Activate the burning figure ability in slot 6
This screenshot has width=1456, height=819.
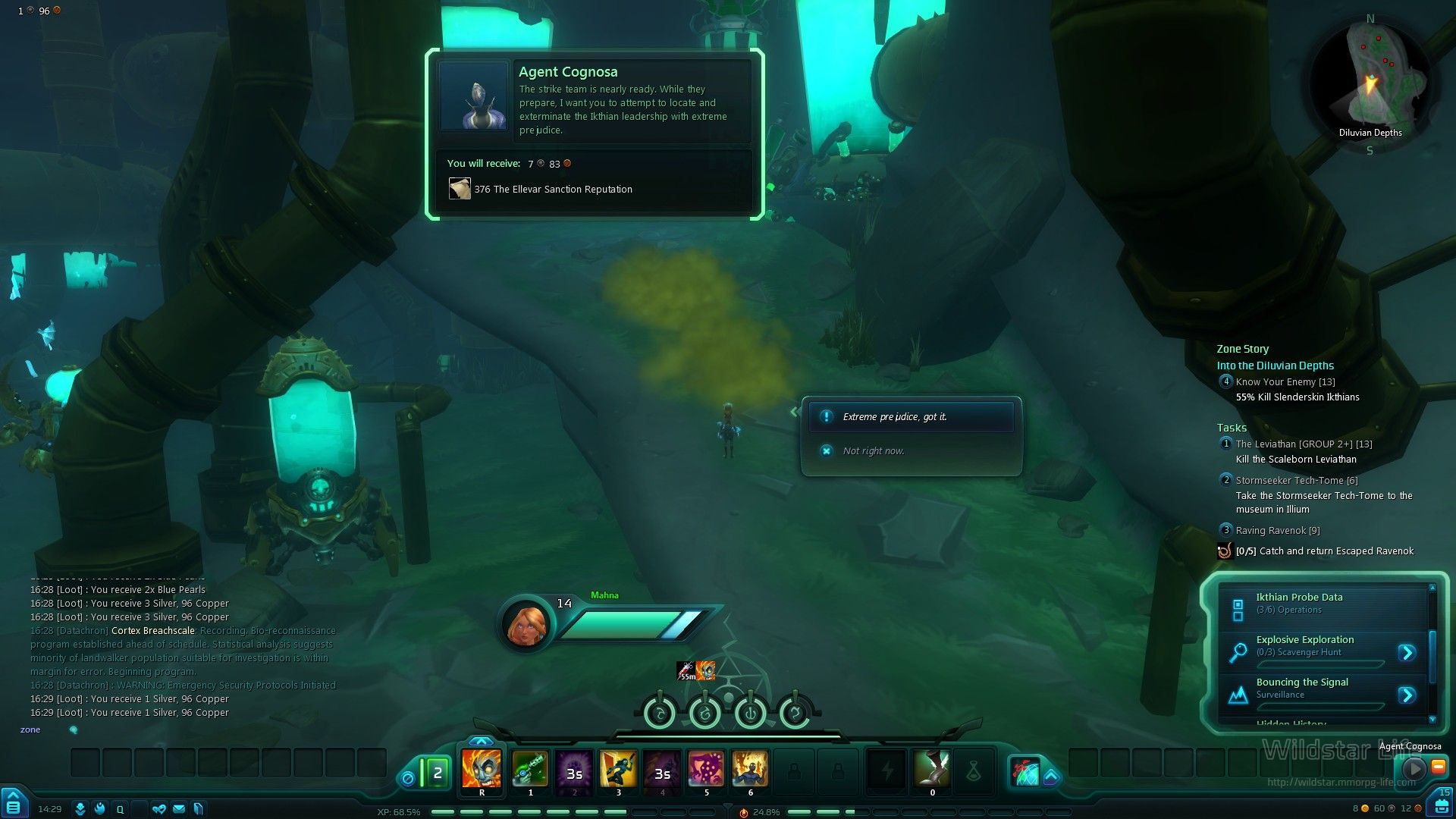coord(750,768)
